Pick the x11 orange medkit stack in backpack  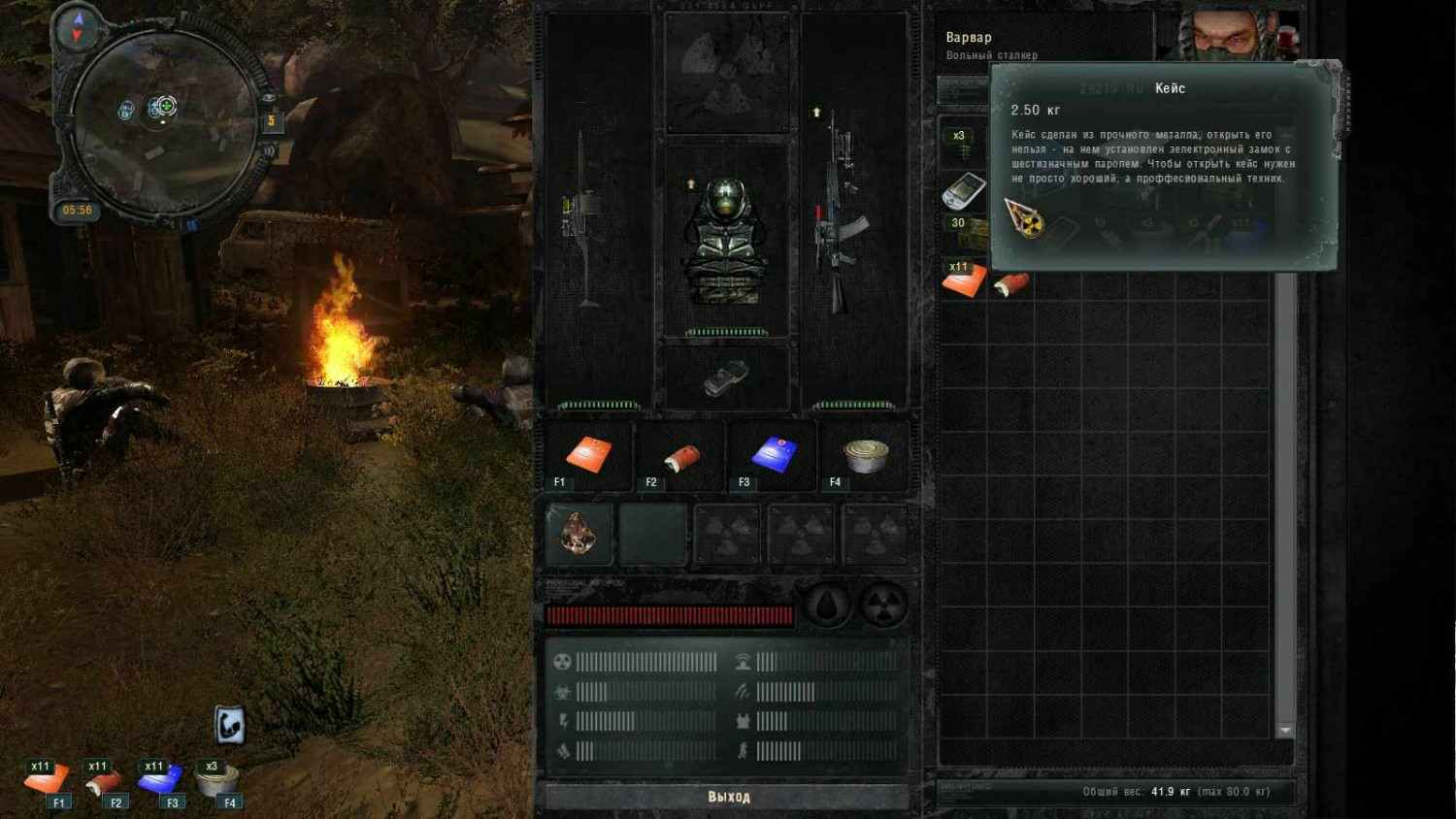point(963,279)
